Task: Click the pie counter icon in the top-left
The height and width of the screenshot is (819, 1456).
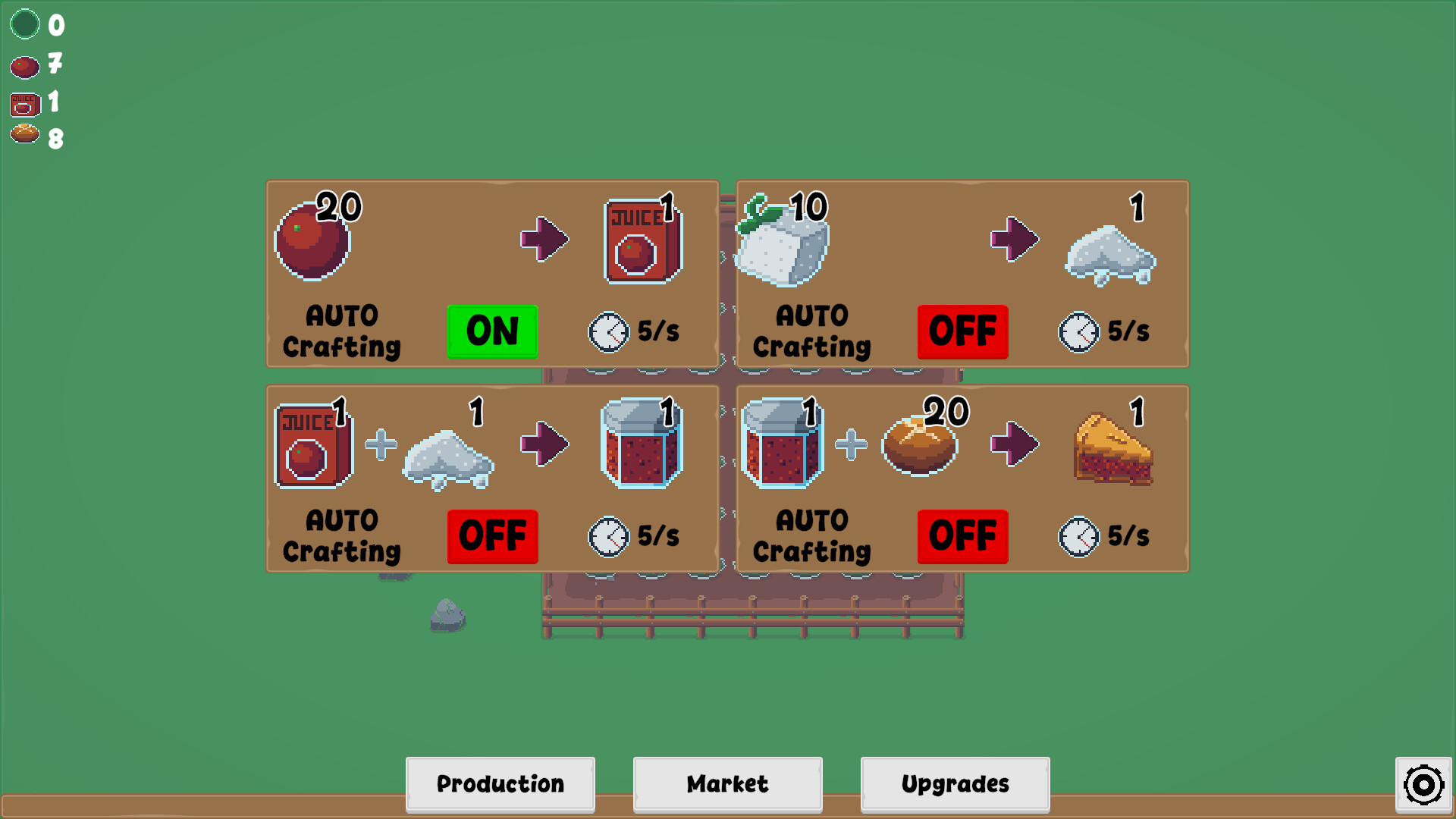Action: [x=25, y=138]
